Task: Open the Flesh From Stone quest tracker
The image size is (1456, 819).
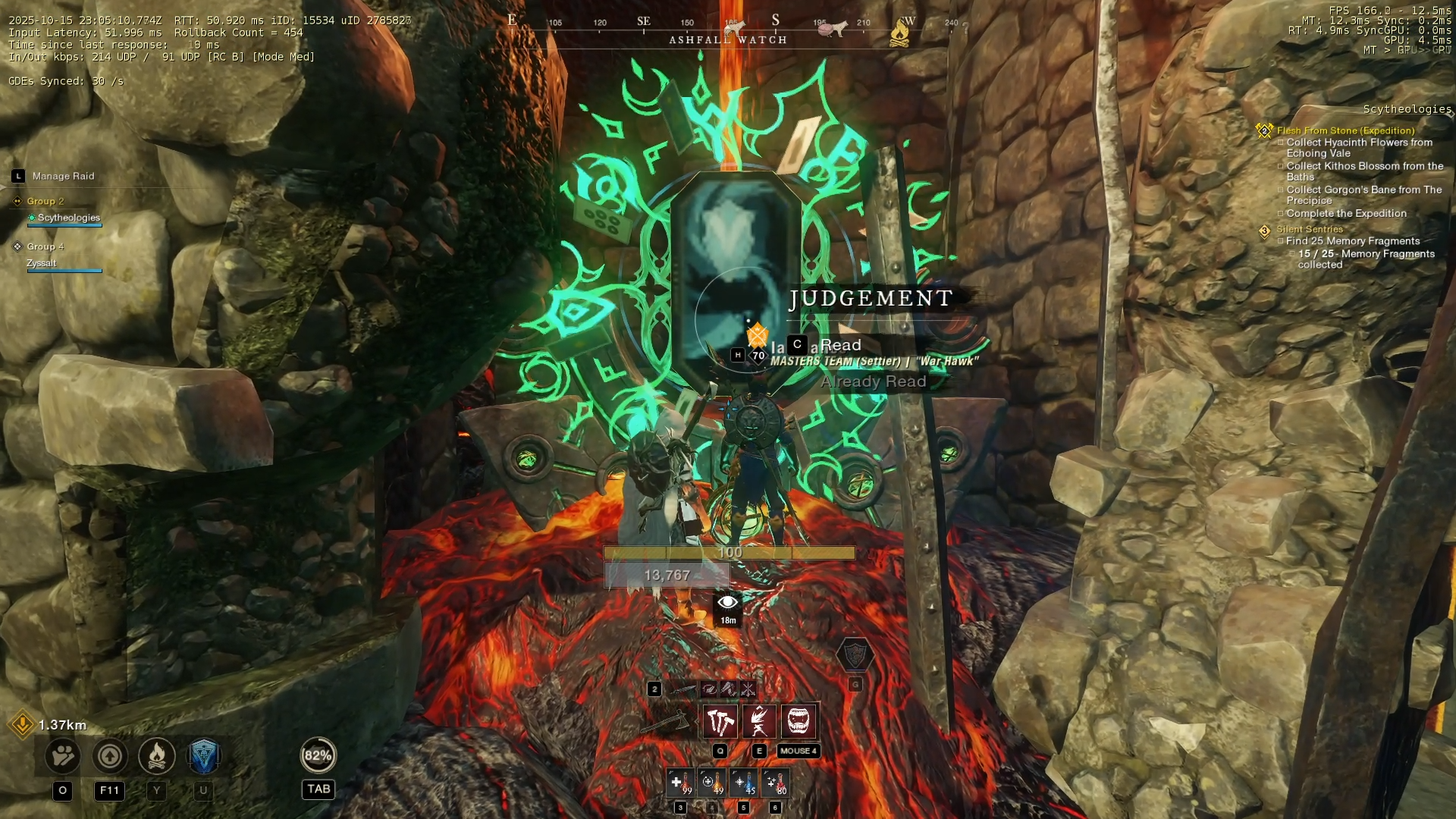Action: [1345, 130]
